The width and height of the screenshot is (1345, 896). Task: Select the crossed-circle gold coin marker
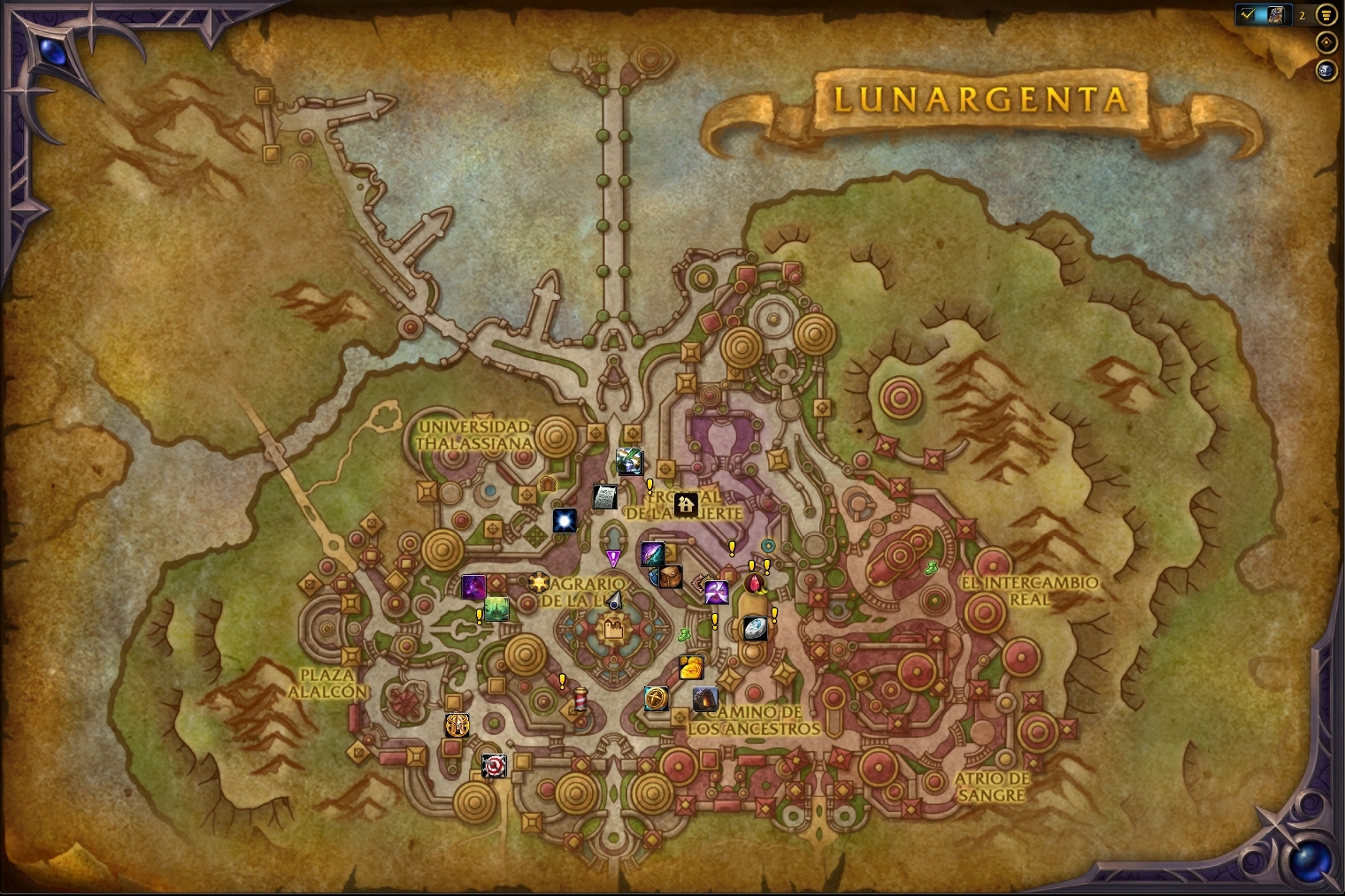tap(657, 699)
